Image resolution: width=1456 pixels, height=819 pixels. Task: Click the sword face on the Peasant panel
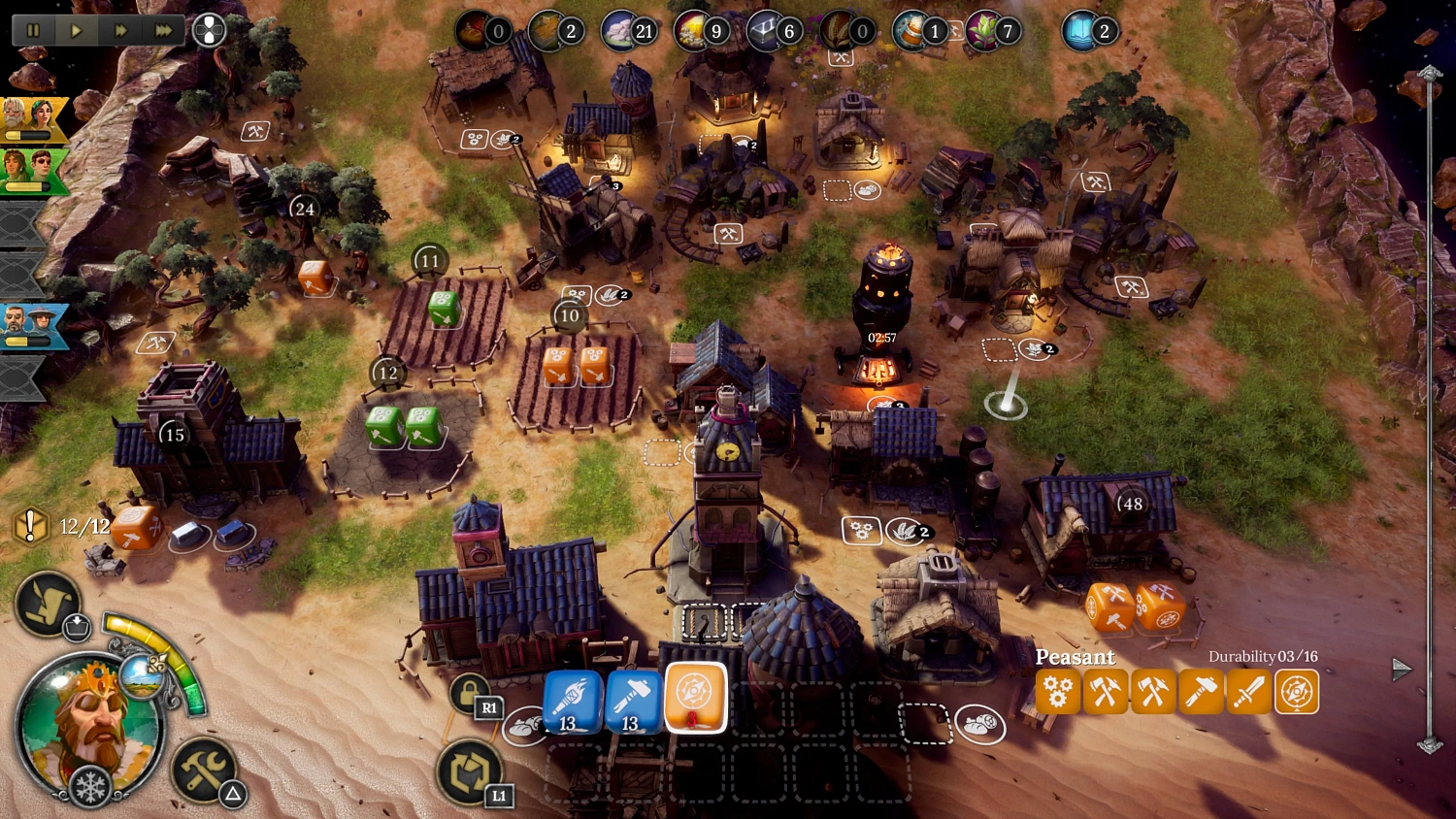click(1249, 692)
